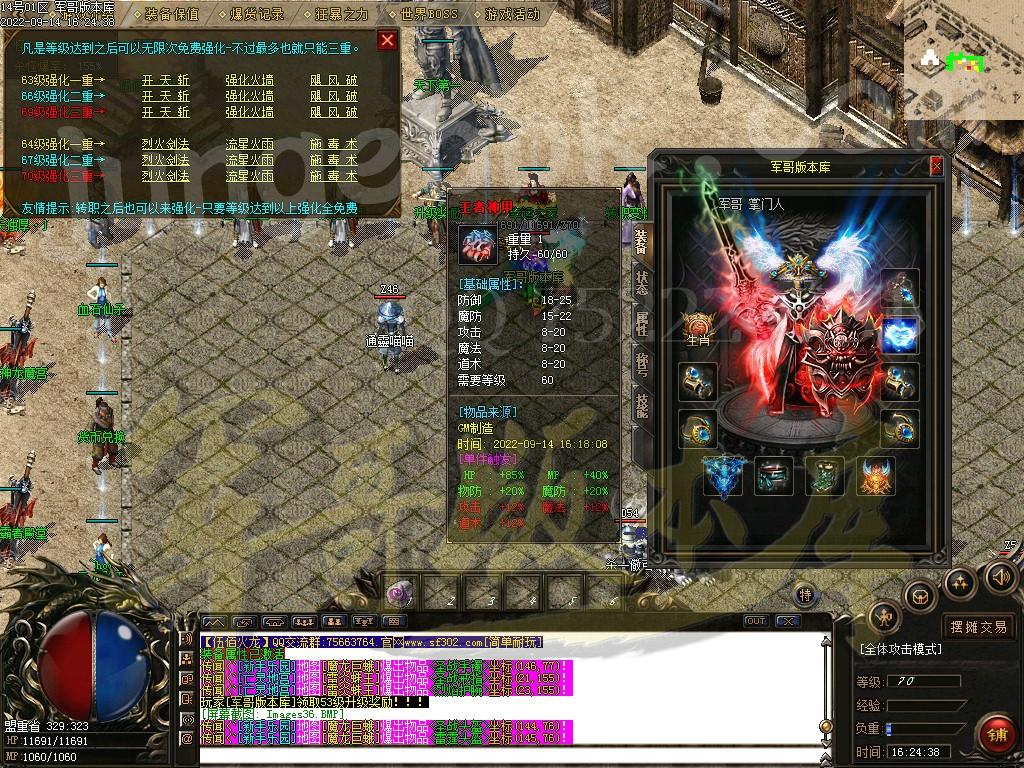Click the round 特 button
The height and width of the screenshot is (768, 1024).
(805, 595)
